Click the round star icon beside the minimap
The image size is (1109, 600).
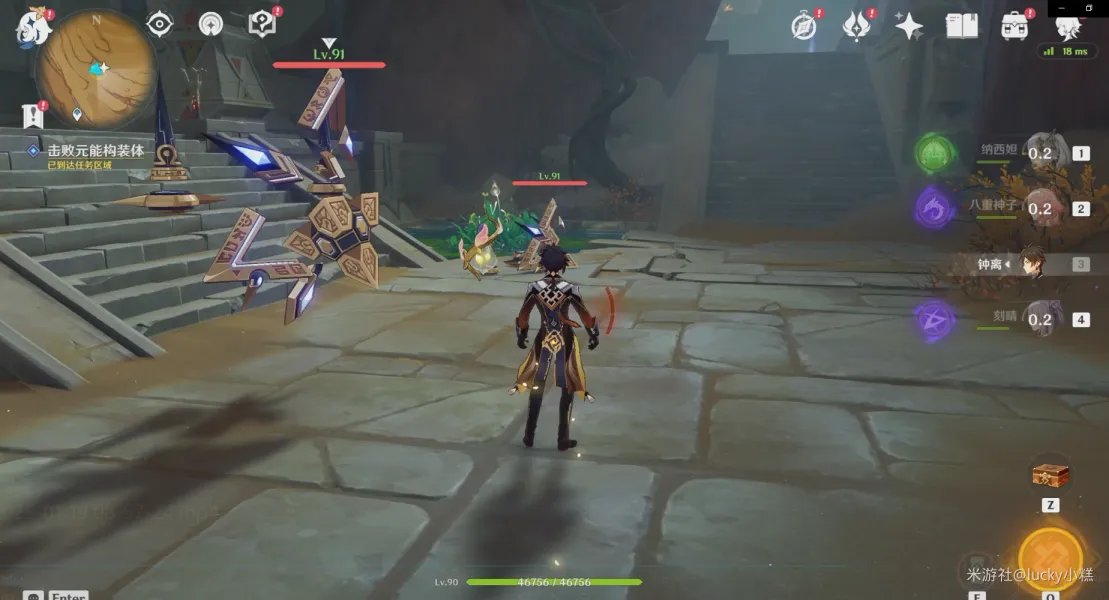pos(211,24)
